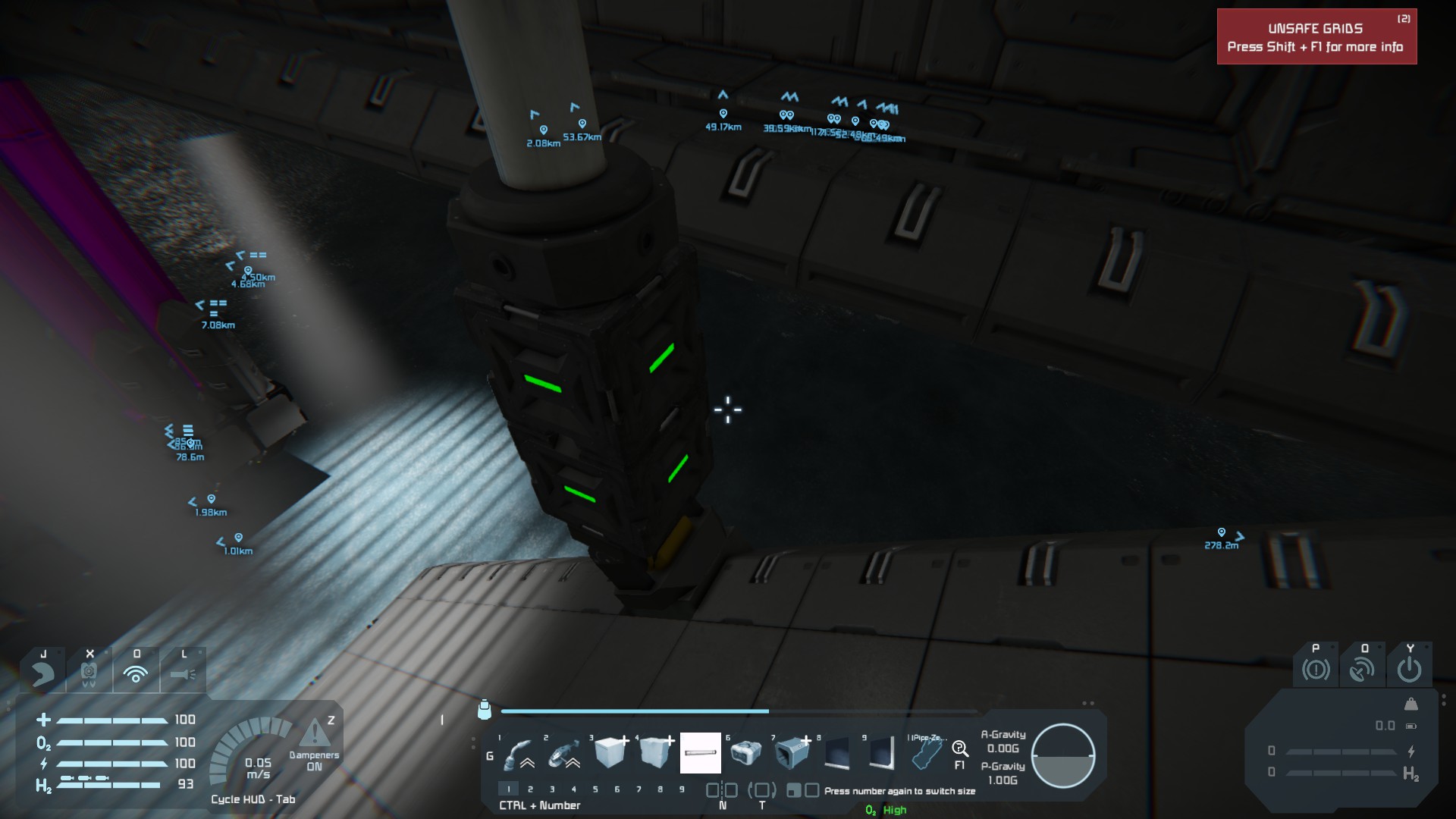This screenshot has height=819, width=1456.
Task: Switch to toolbar page 5
Action: pos(595,789)
